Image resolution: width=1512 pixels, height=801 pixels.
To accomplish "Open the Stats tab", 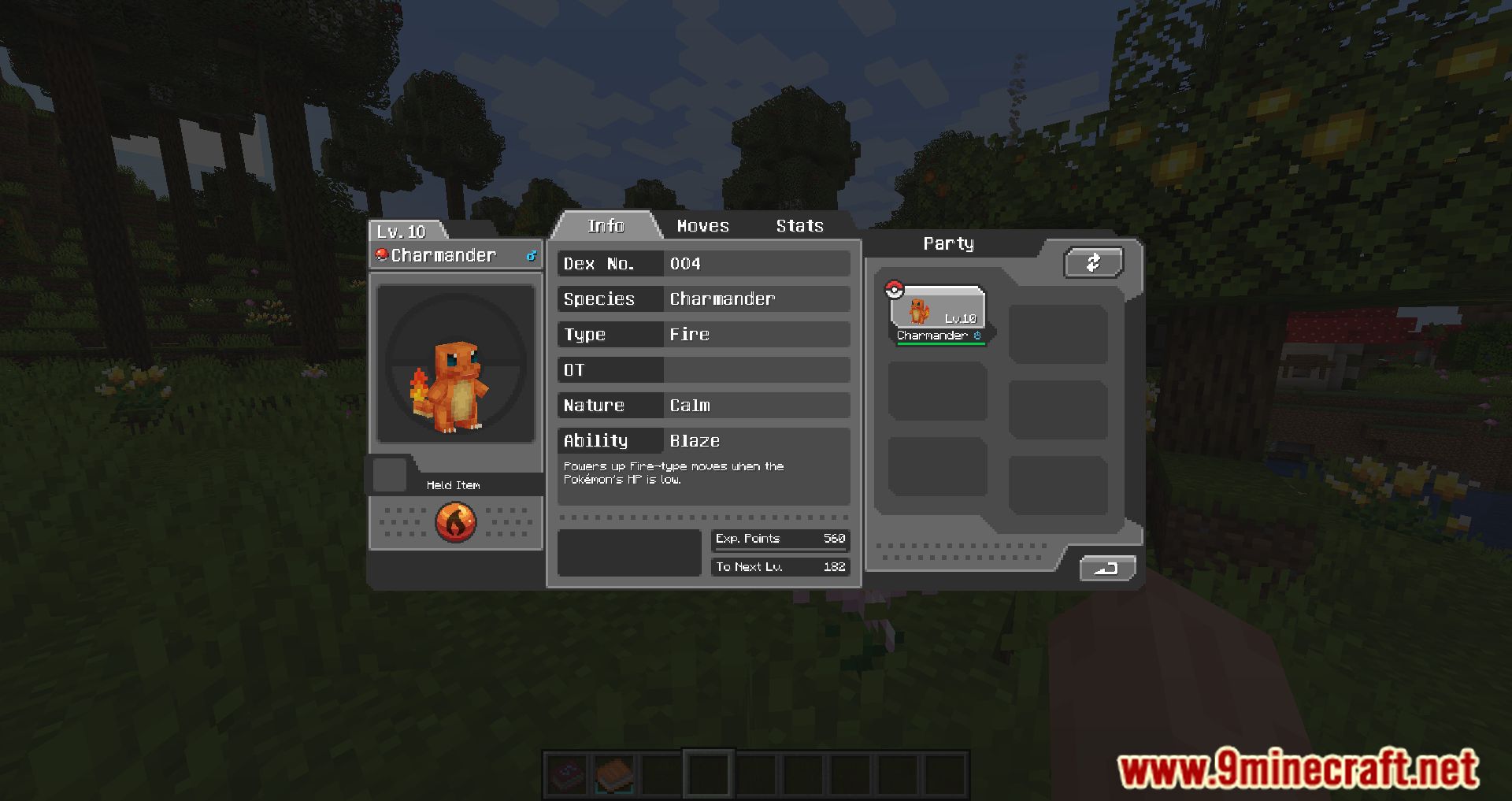I will coord(799,226).
